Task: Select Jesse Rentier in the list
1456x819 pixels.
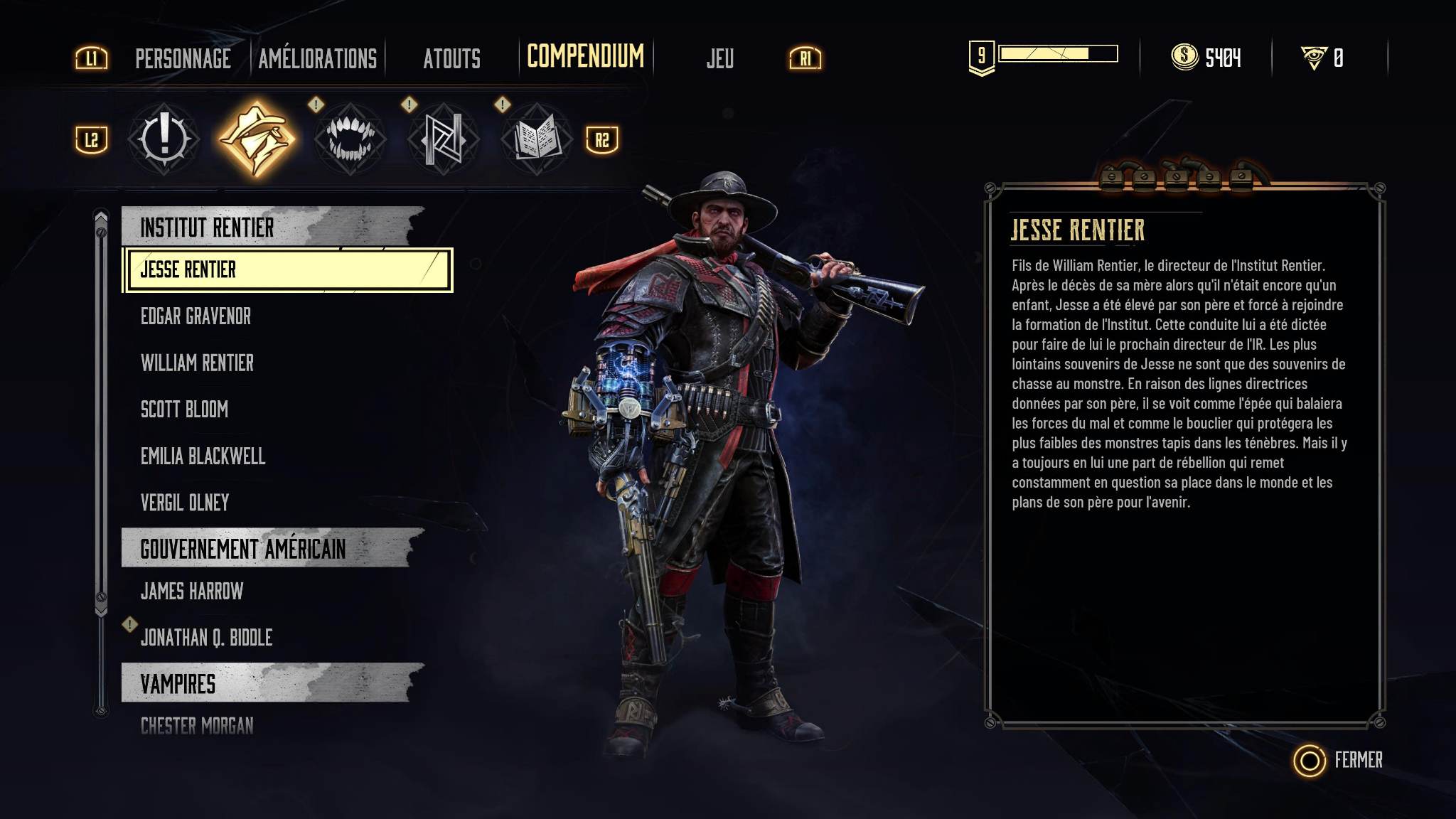Action: click(288, 270)
